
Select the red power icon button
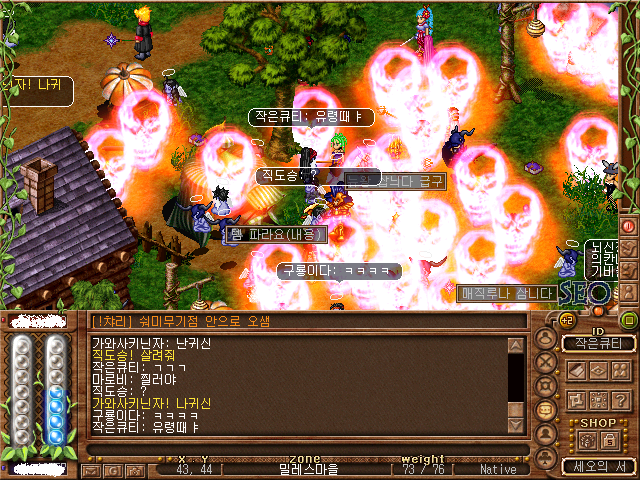(x=629, y=225)
